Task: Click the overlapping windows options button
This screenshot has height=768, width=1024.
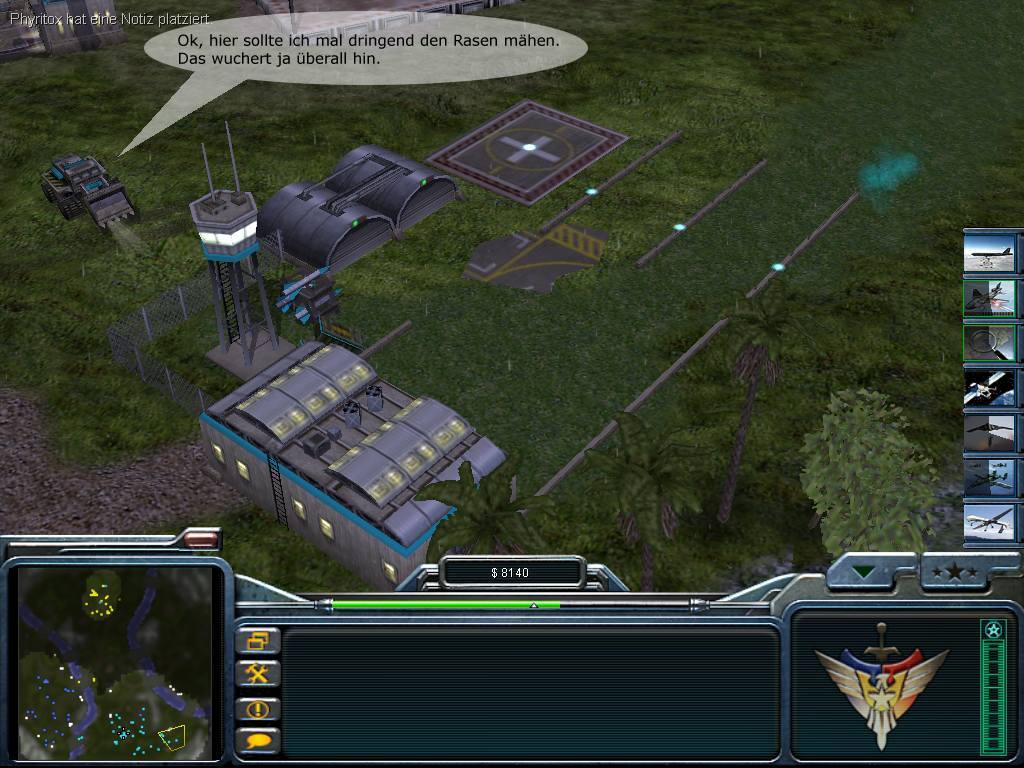Action: (x=258, y=641)
